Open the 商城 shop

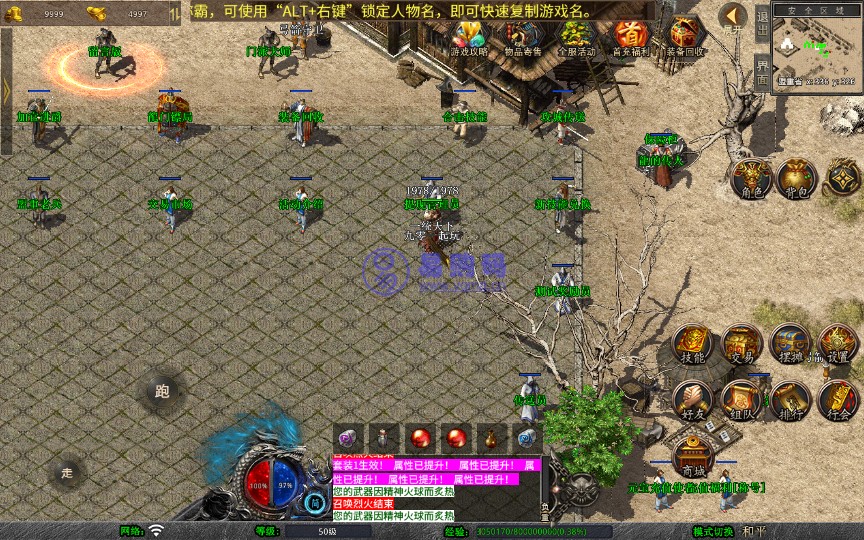tap(692, 458)
